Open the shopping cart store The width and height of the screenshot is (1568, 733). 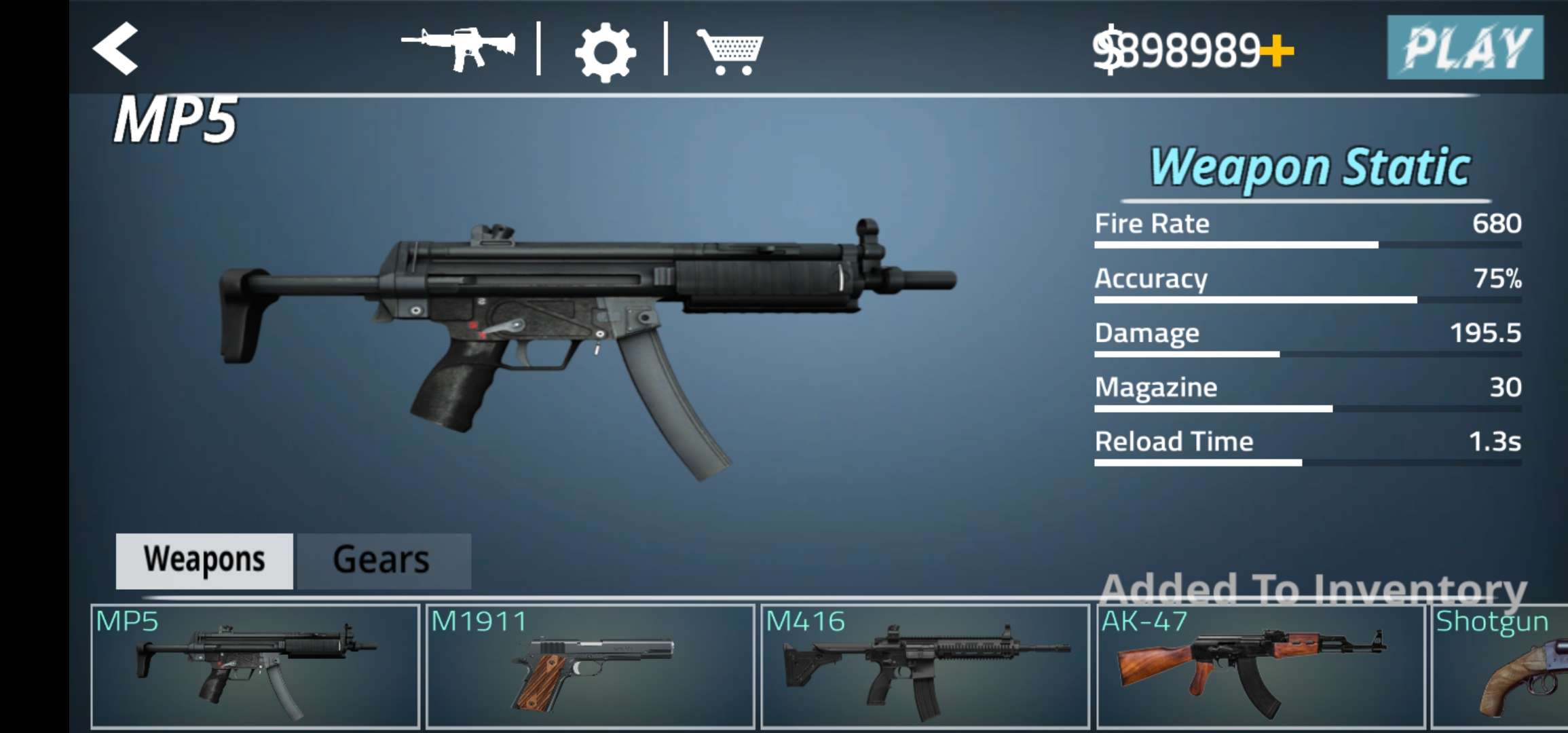[x=730, y=51]
